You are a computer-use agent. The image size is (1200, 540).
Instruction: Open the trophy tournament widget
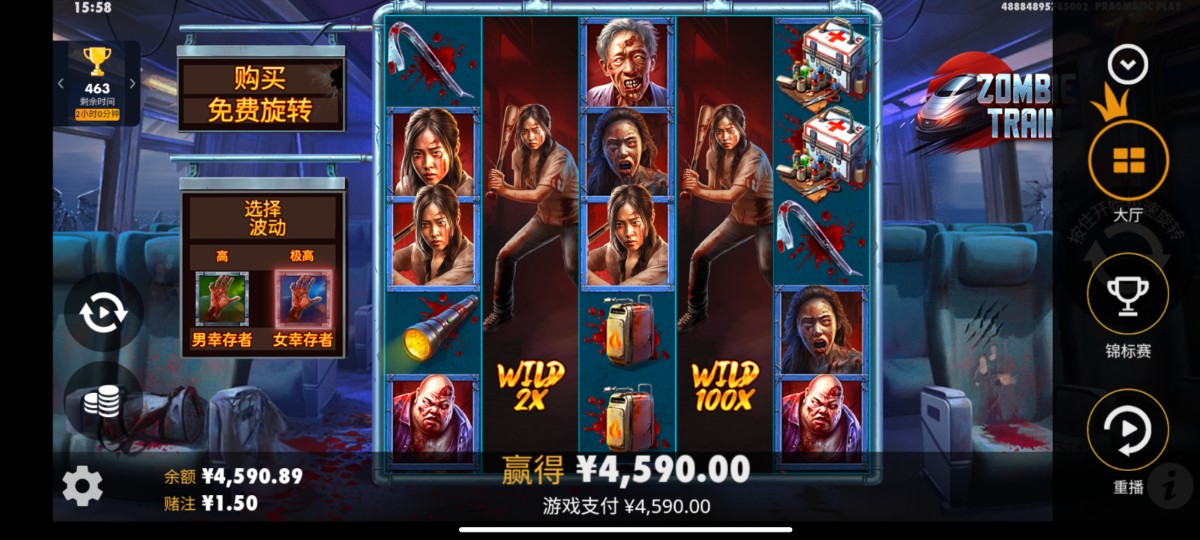click(x=97, y=81)
